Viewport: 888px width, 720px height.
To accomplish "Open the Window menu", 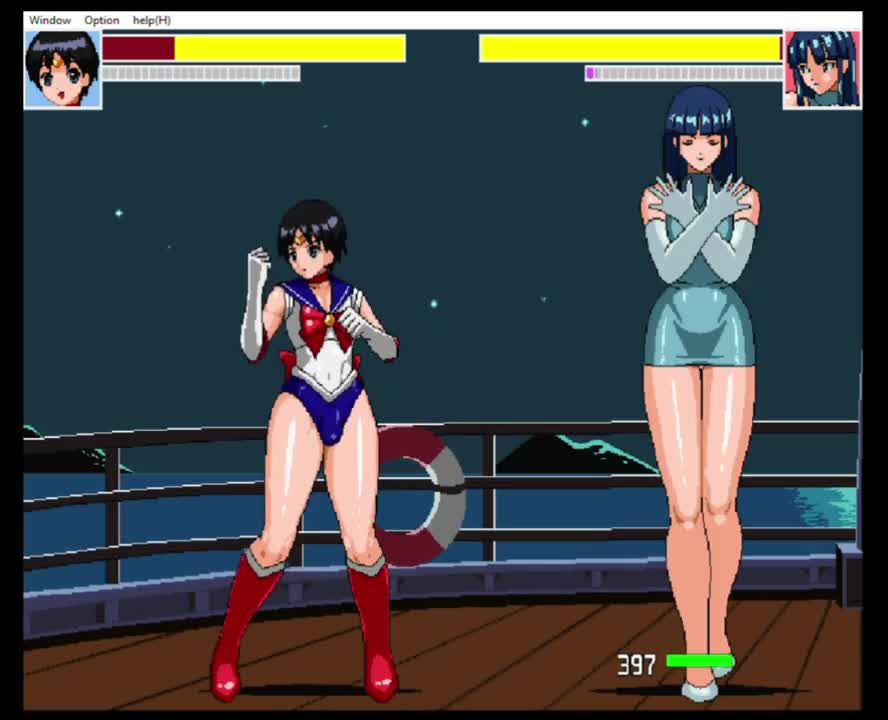I will [50, 20].
